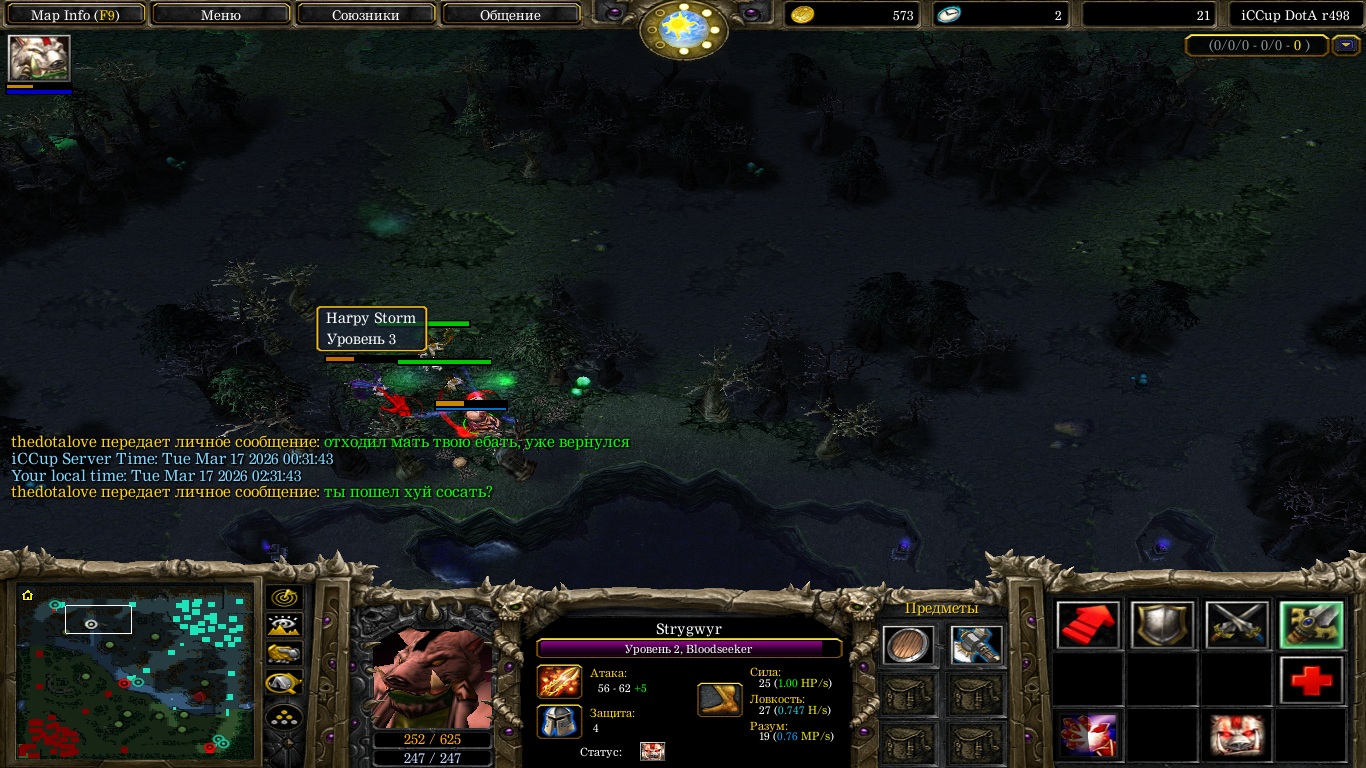
Task: Expand the scoreboard arrow dropdown
Action: [x=1347, y=45]
